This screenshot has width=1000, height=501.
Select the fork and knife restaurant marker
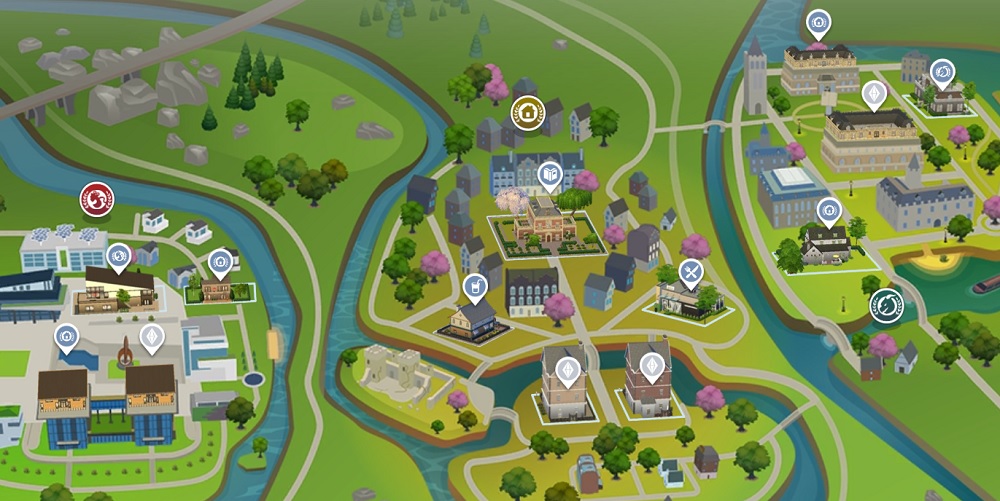pyautogui.click(x=690, y=272)
